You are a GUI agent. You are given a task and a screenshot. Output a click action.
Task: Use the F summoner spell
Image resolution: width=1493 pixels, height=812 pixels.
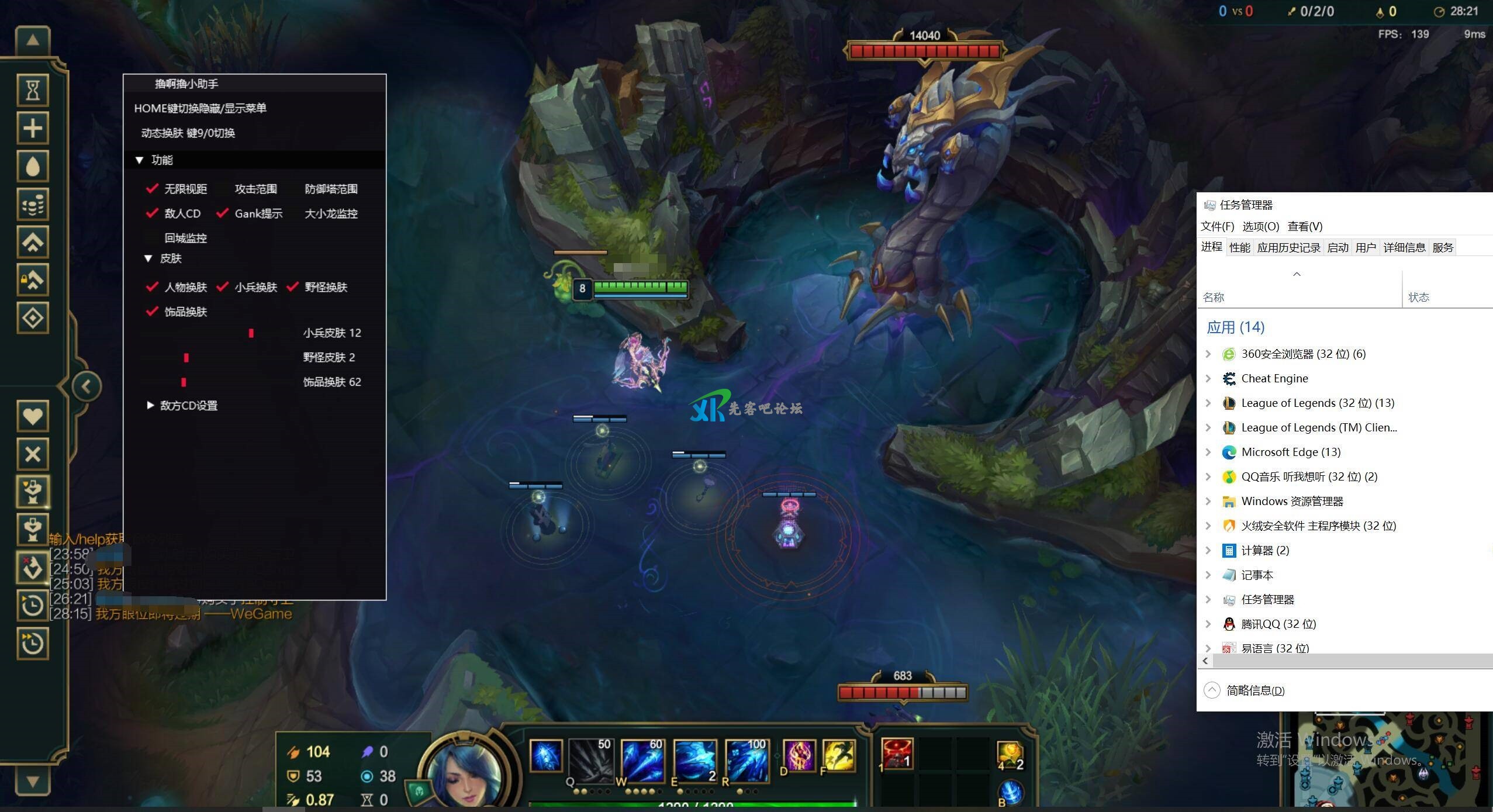[x=839, y=756]
